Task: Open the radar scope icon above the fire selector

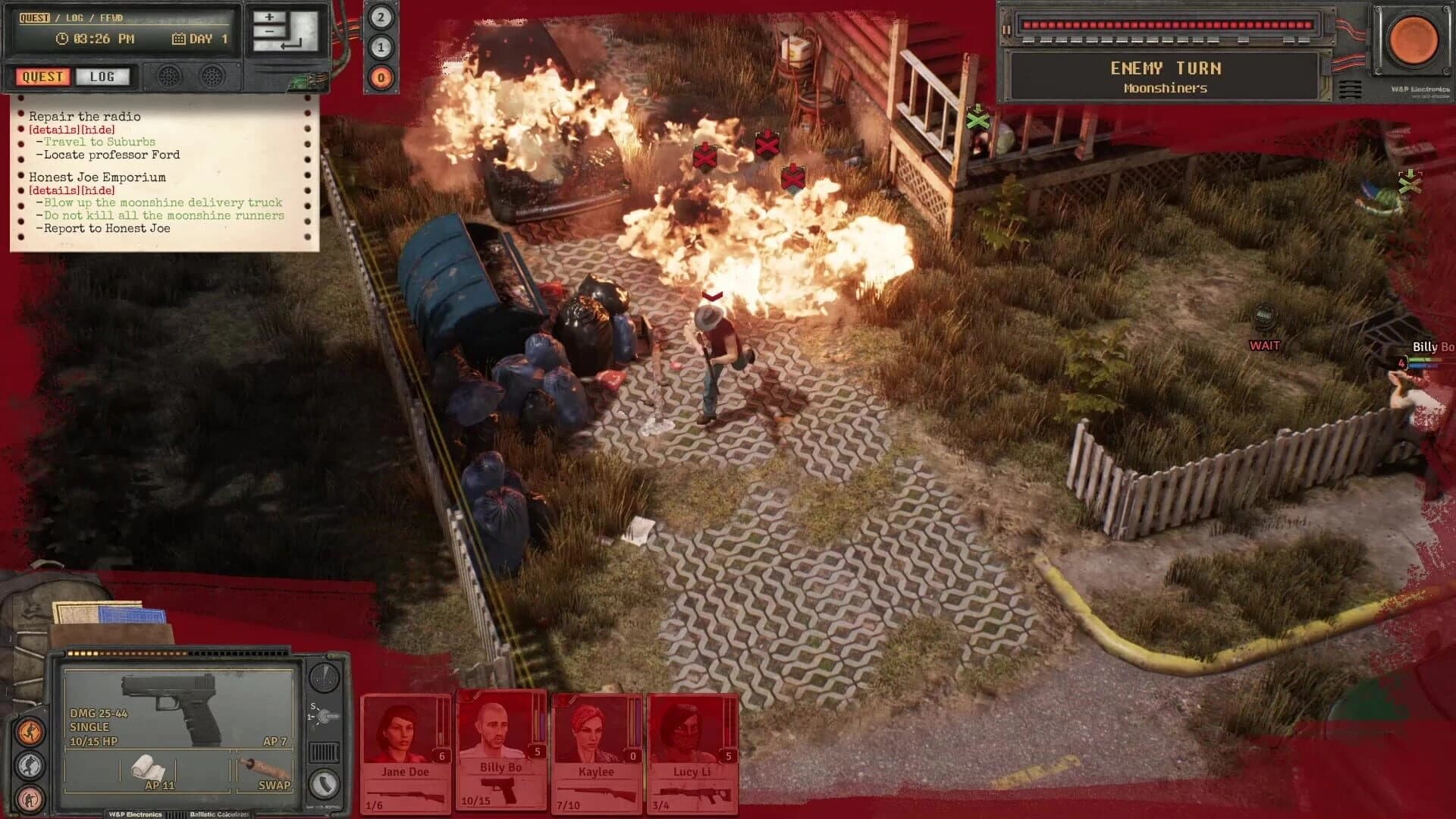Action: point(323,681)
